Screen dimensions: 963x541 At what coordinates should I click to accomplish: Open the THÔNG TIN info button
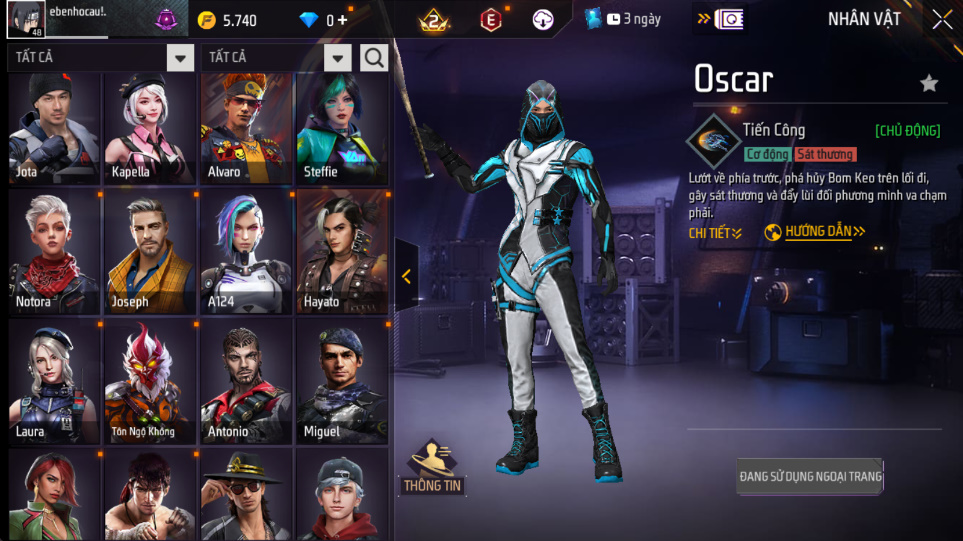[432, 468]
